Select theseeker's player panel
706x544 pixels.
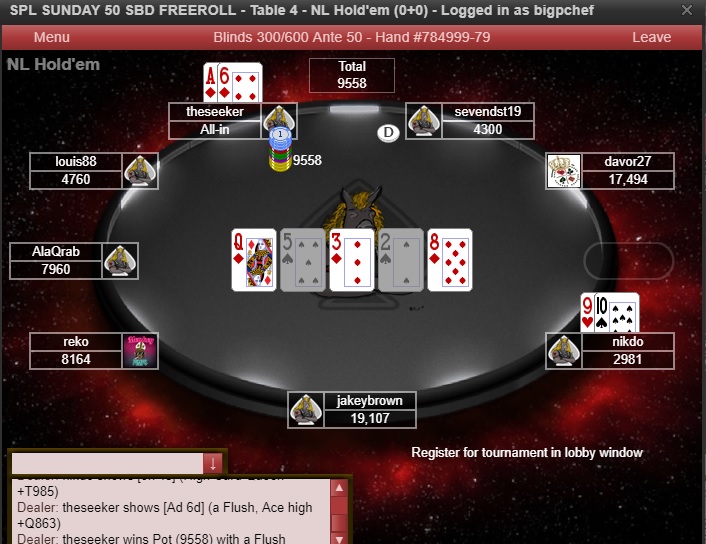216,120
